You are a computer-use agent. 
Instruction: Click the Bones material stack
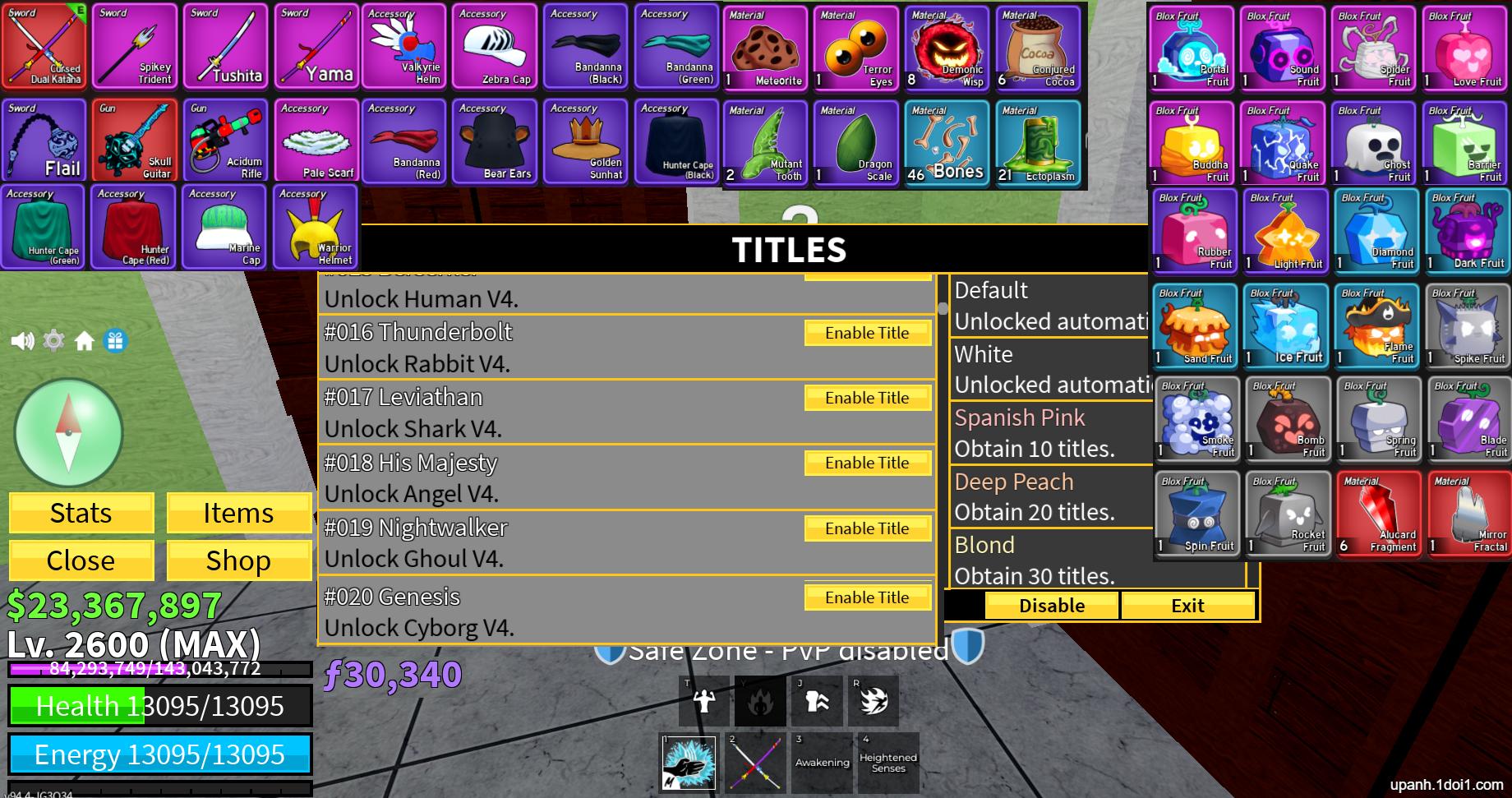pos(946,140)
